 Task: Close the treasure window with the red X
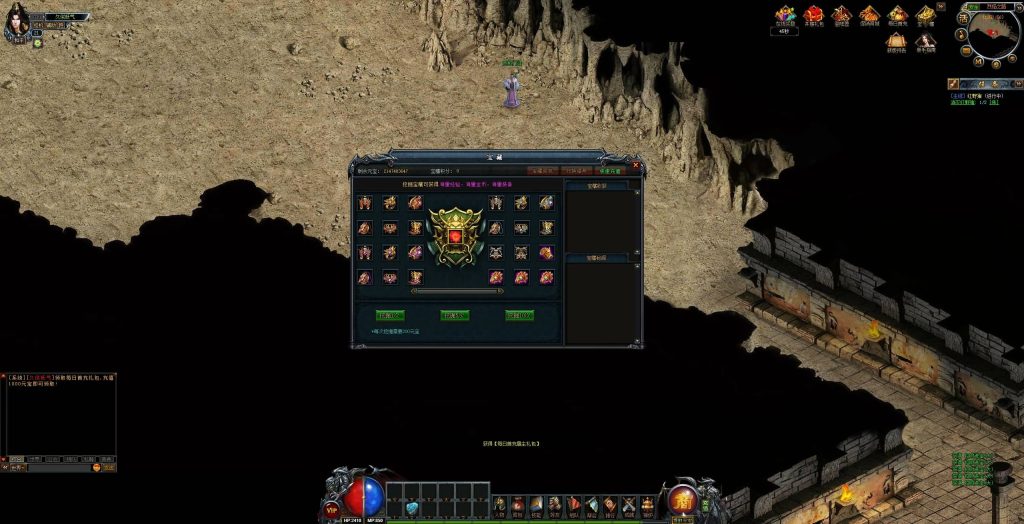tap(636, 164)
